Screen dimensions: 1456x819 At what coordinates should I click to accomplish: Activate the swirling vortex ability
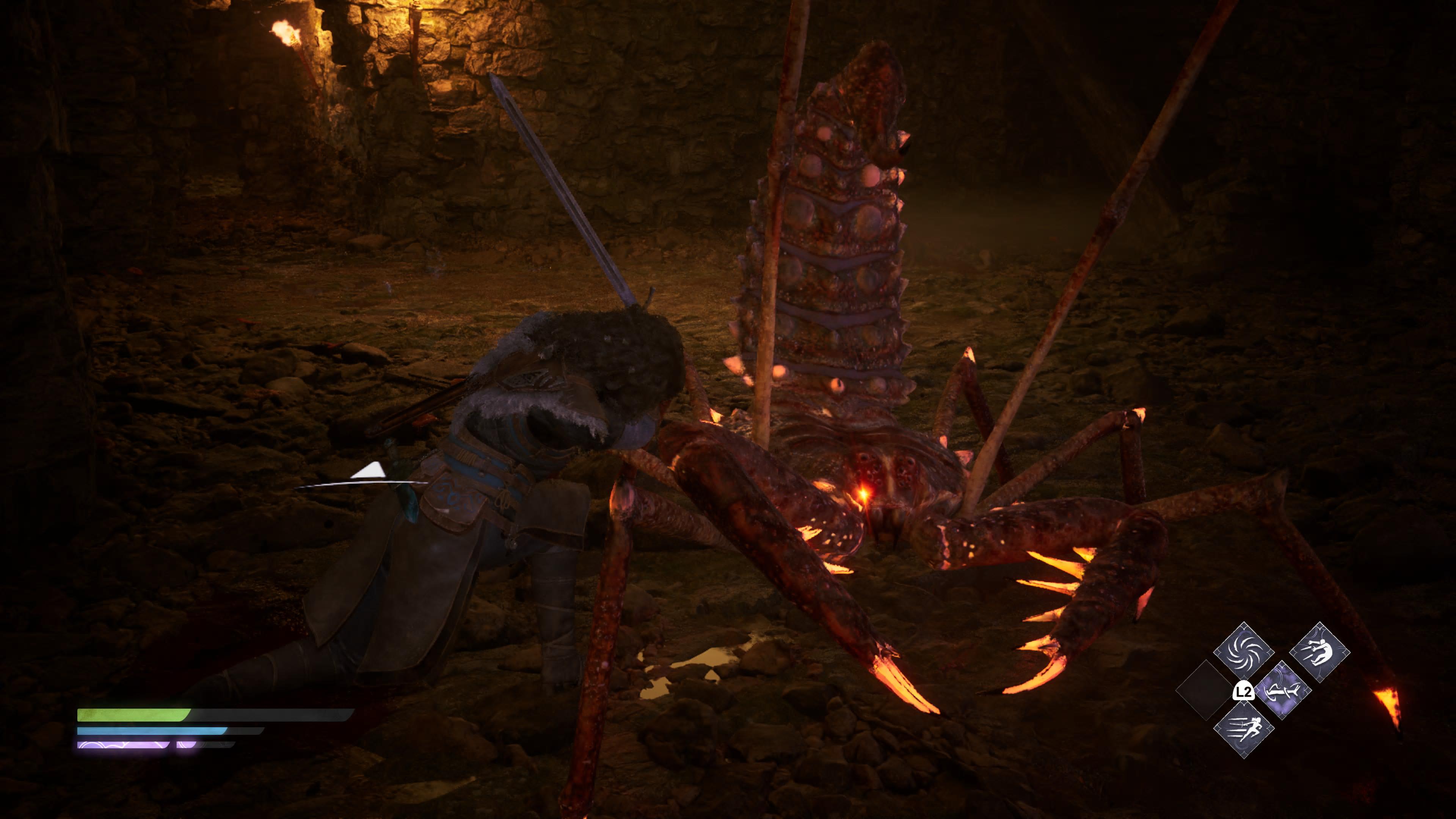(x=1244, y=651)
